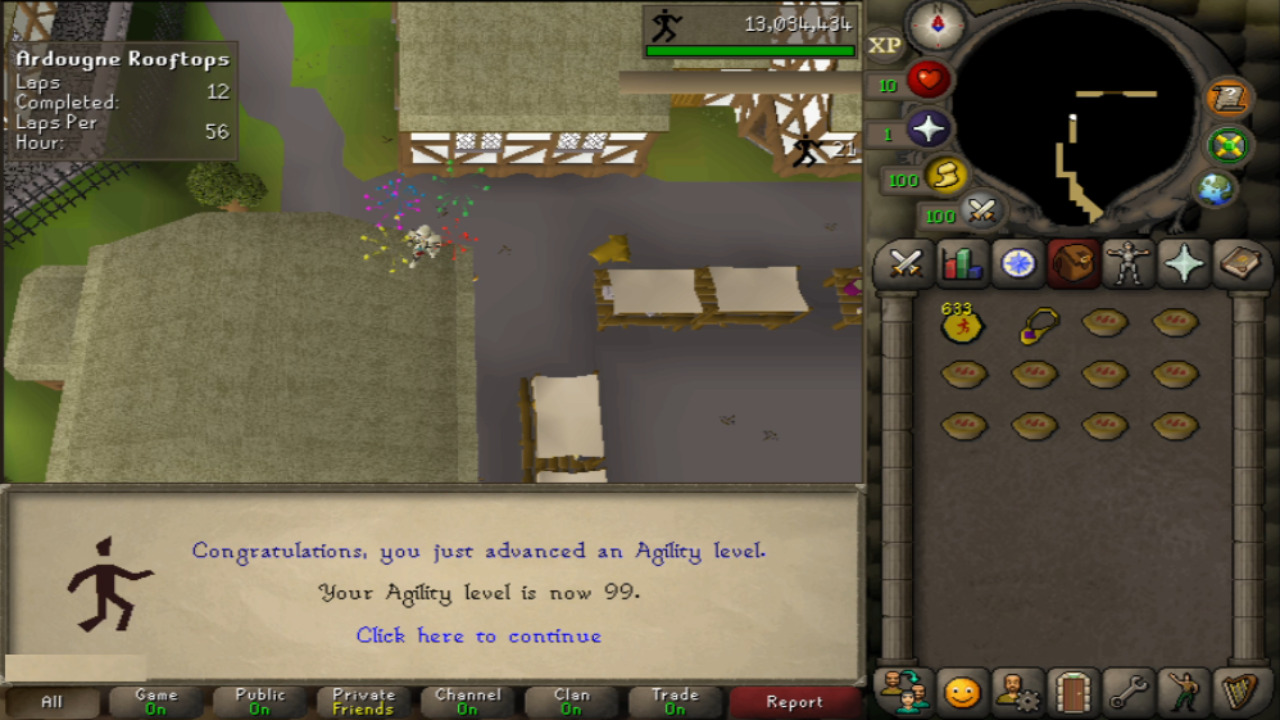Click the green health bar at the top

[x=752, y=49]
